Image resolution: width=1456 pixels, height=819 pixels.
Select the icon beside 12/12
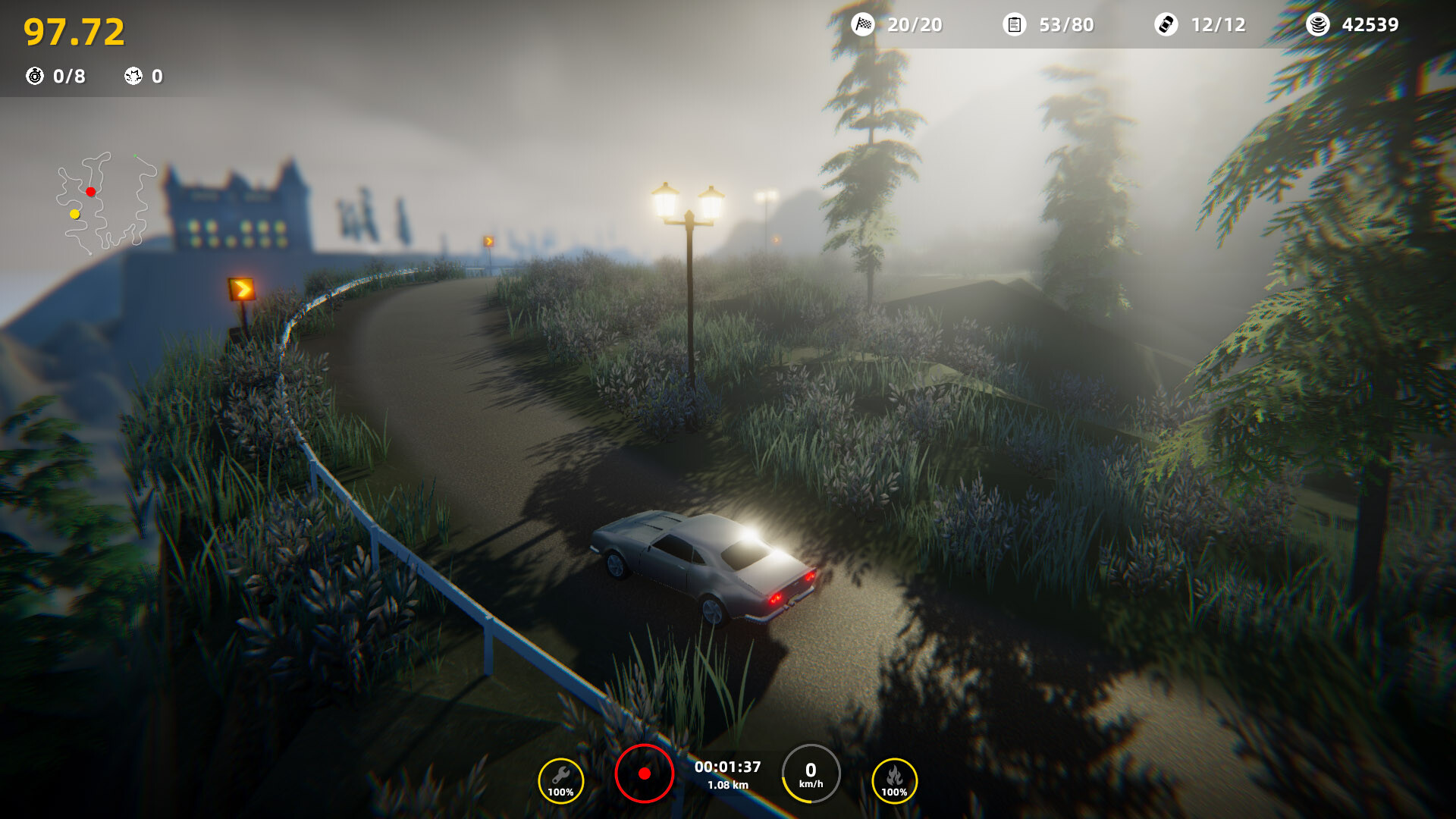[x=1166, y=24]
